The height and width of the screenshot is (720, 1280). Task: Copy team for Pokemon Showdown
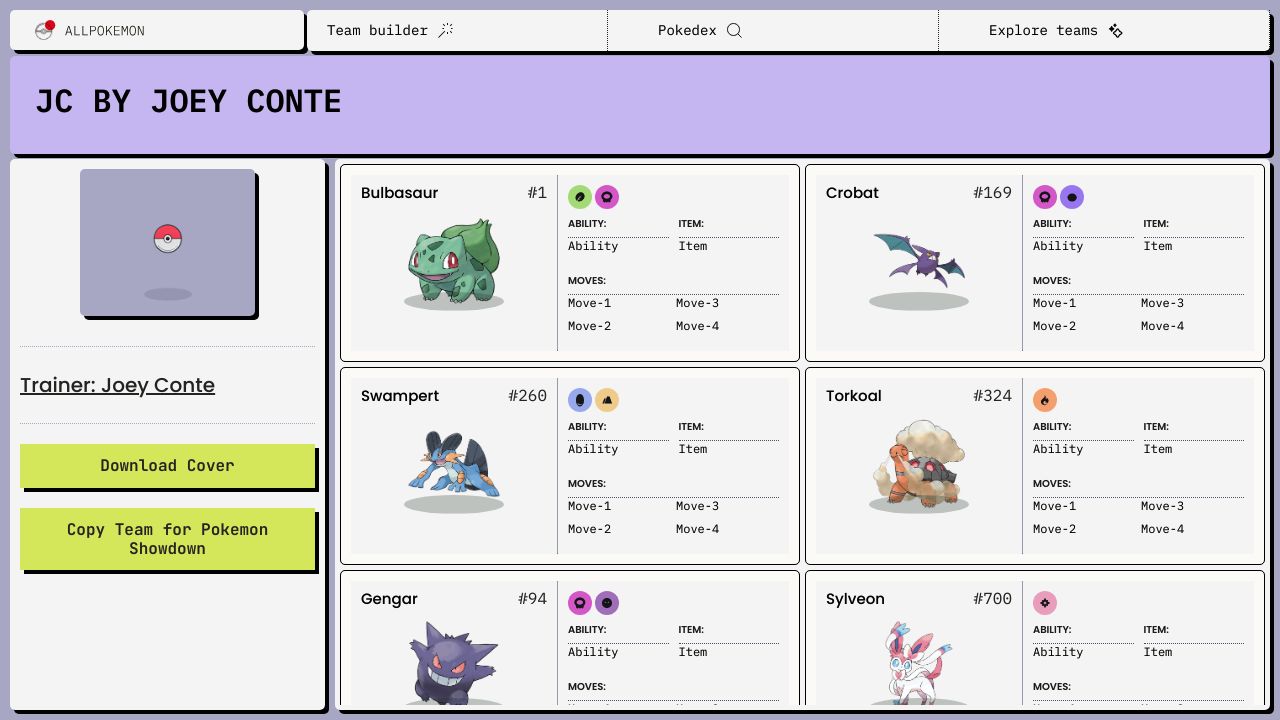point(167,539)
